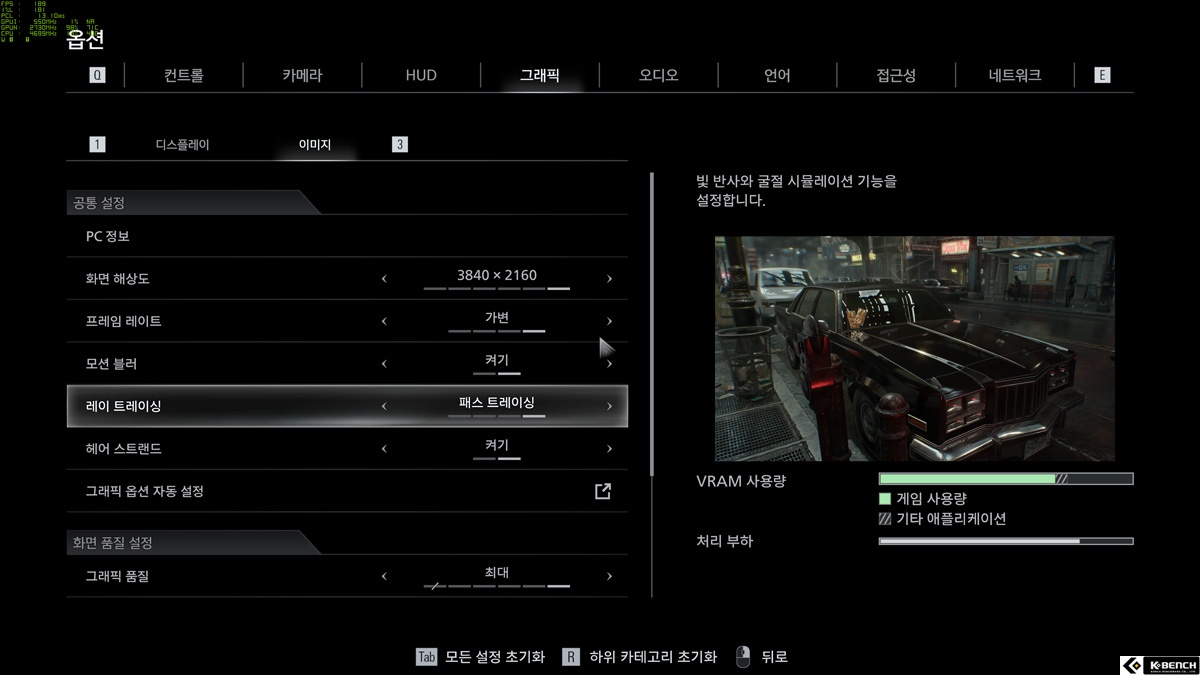Choose 하위 카테고리 초기화
The height and width of the screenshot is (675, 1200).
point(652,657)
